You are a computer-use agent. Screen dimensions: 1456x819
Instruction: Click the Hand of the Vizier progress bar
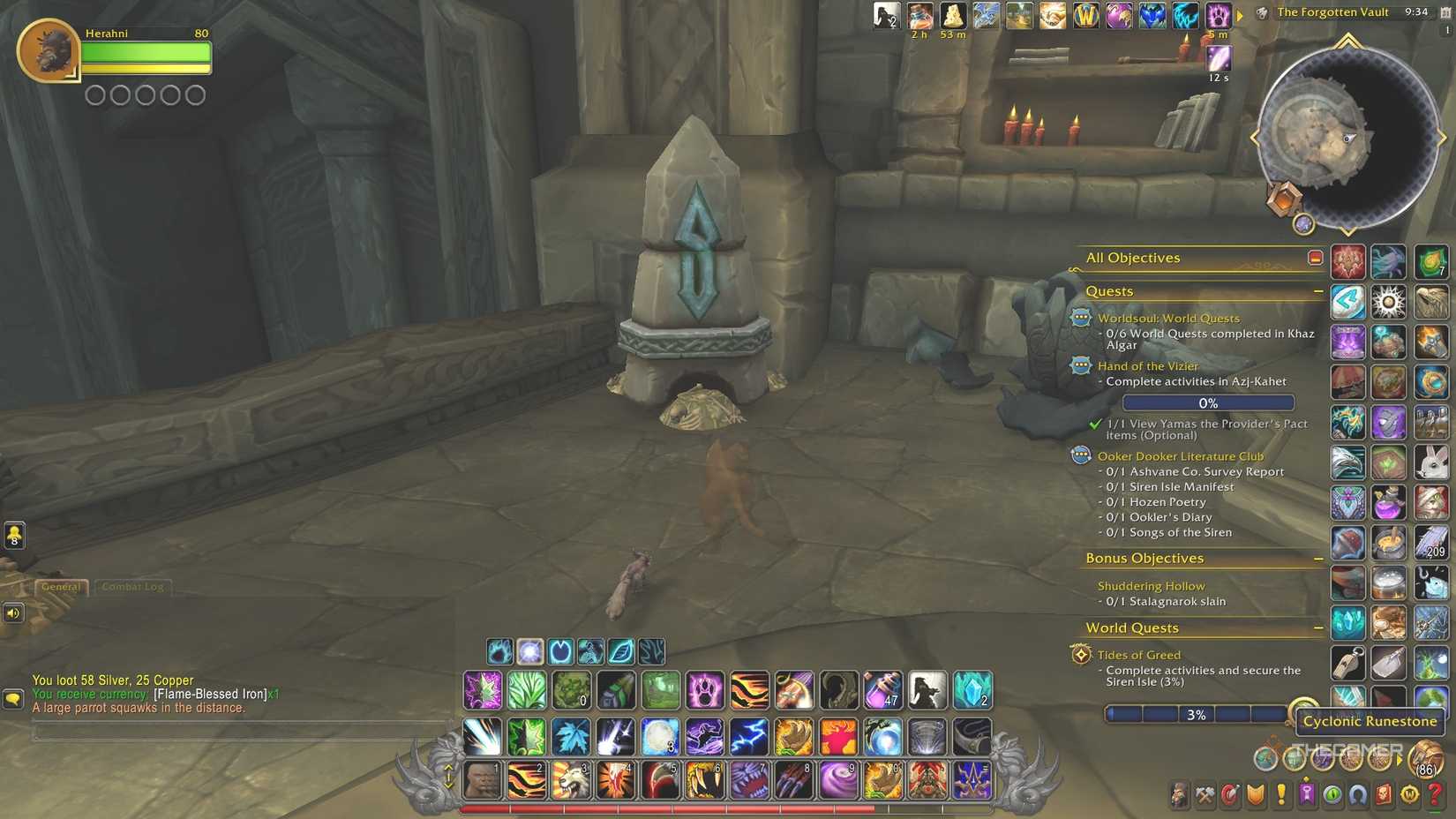pyautogui.click(x=1207, y=402)
